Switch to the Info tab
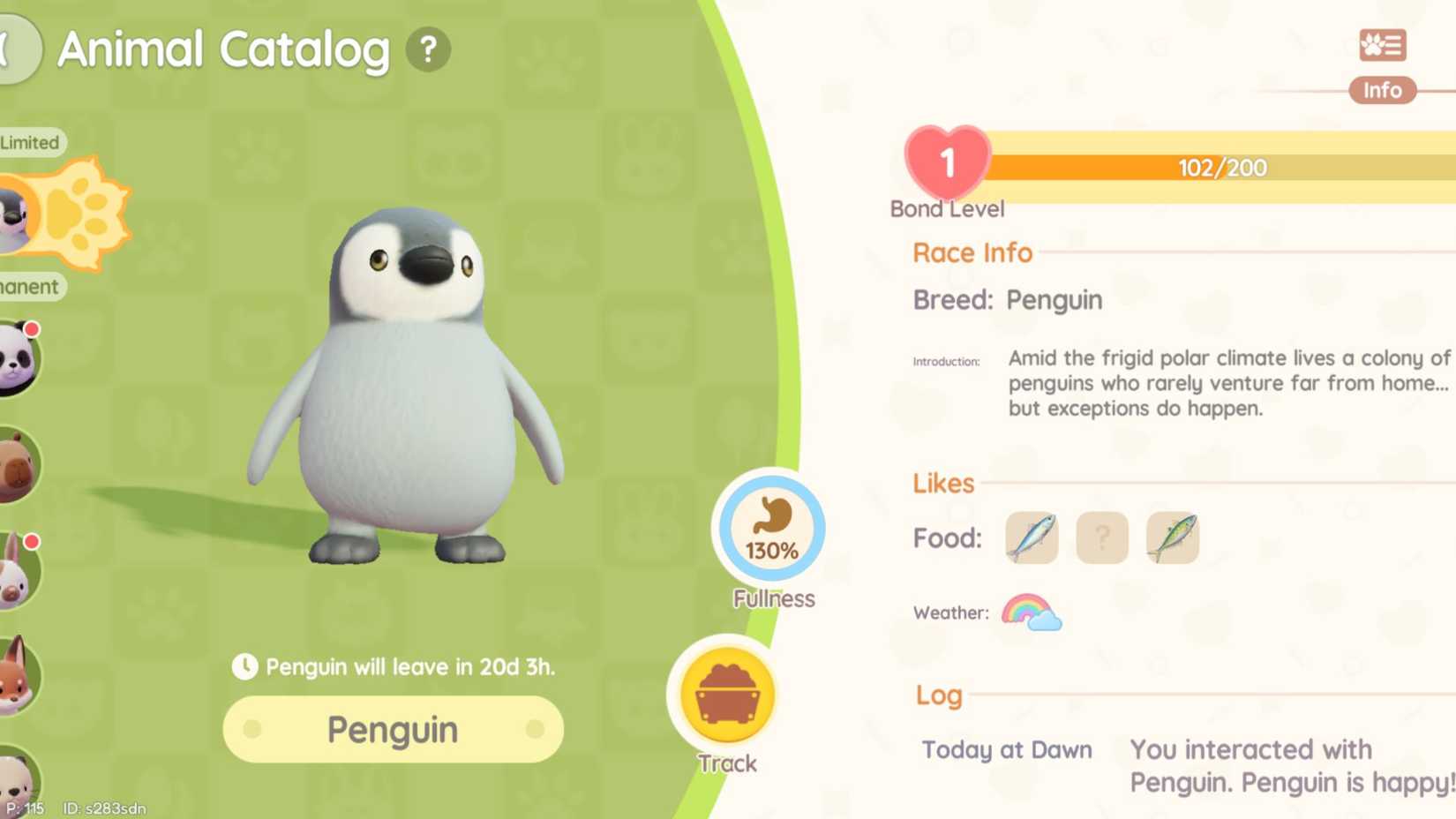 click(x=1382, y=90)
